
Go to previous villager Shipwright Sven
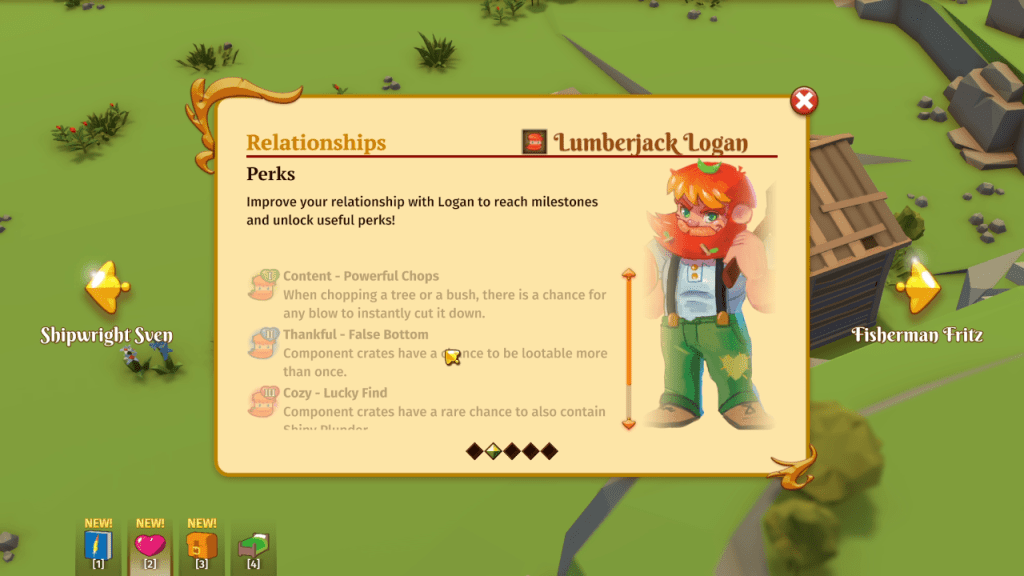point(106,289)
